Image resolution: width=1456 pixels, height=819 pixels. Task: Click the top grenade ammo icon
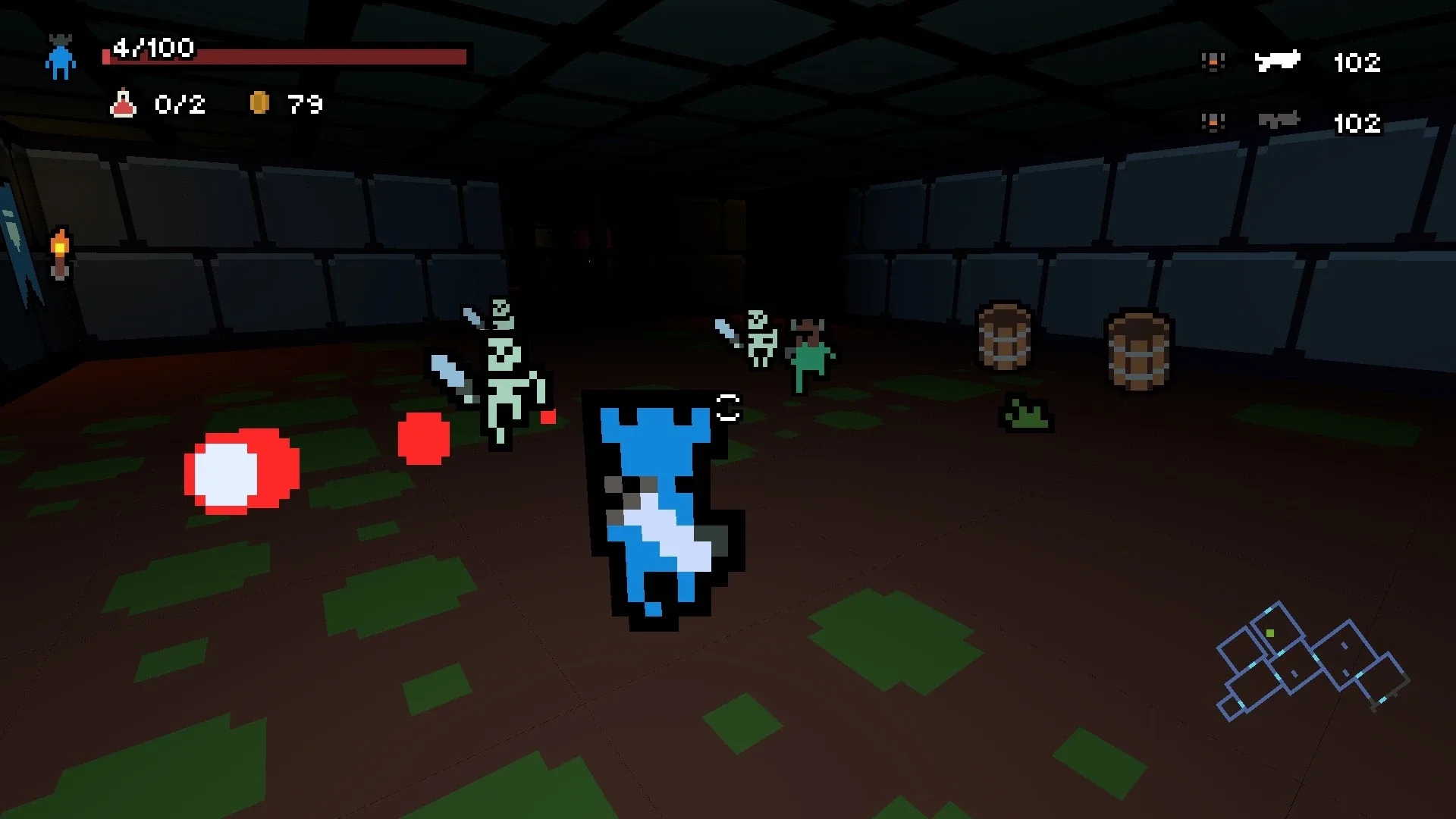point(1213,61)
